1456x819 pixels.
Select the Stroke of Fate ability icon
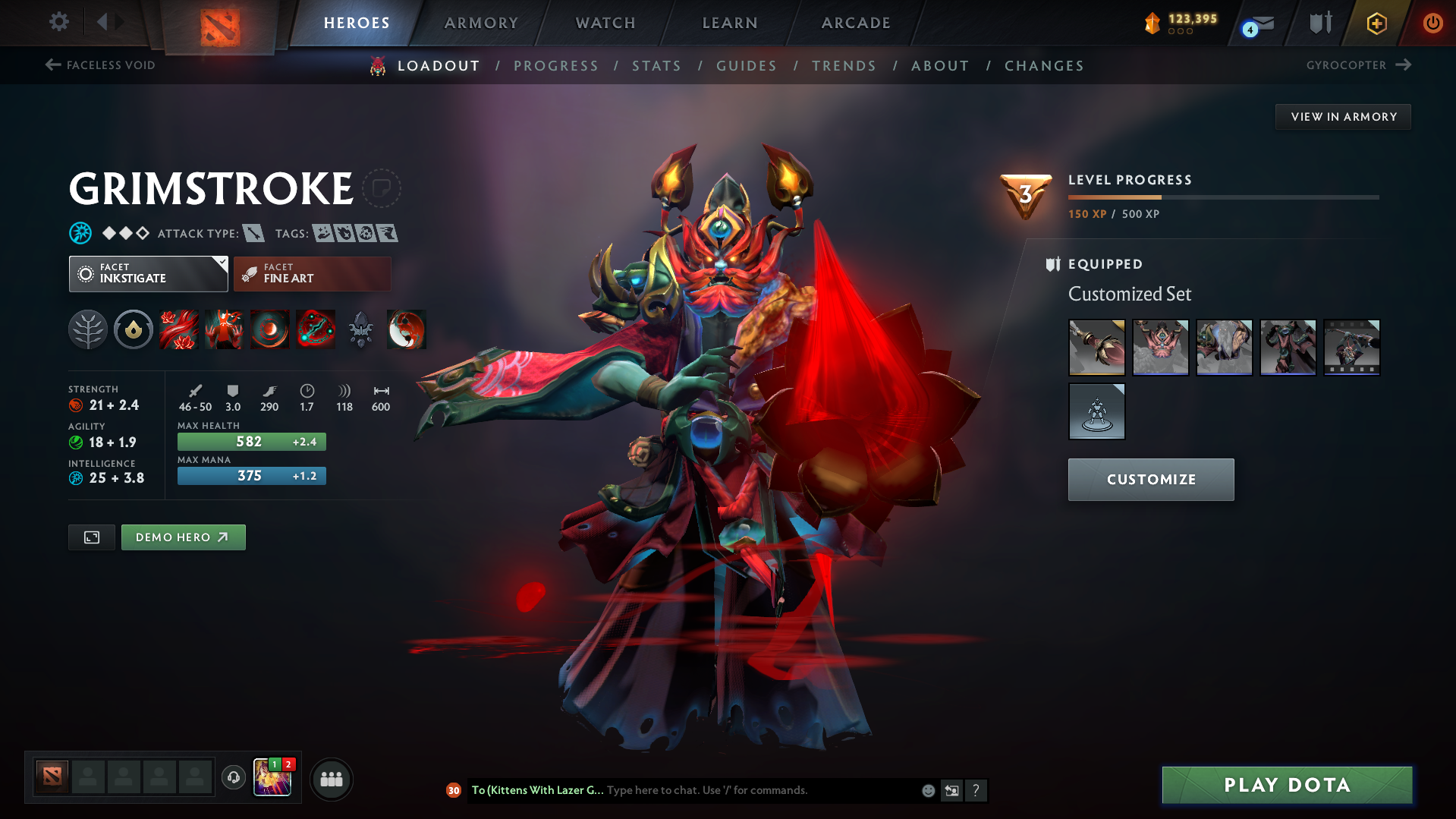[x=179, y=329]
